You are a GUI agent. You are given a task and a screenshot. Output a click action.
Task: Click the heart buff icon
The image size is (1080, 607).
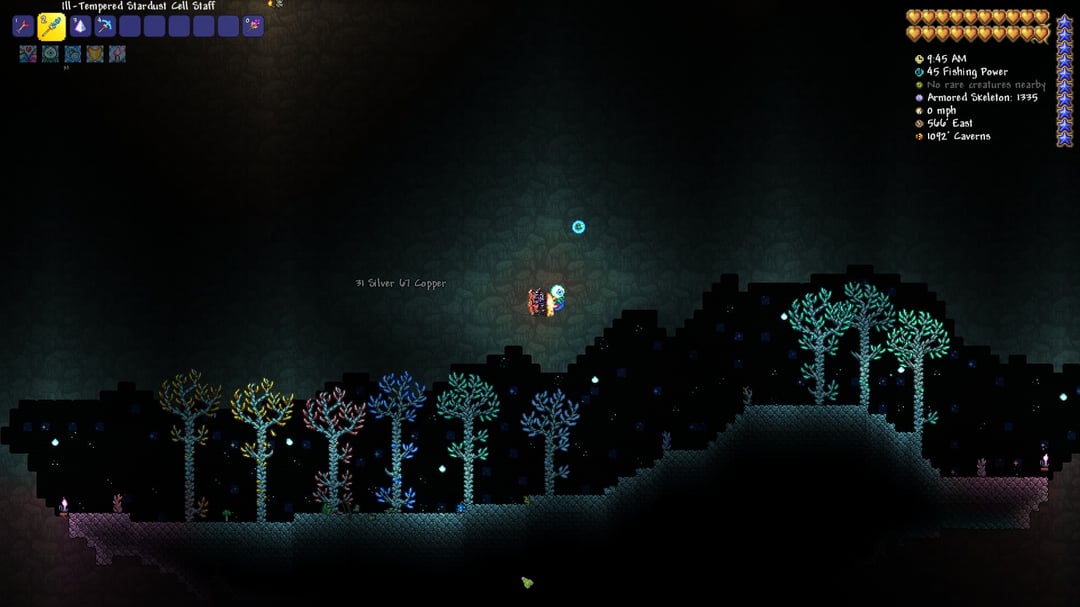(28, 54)
